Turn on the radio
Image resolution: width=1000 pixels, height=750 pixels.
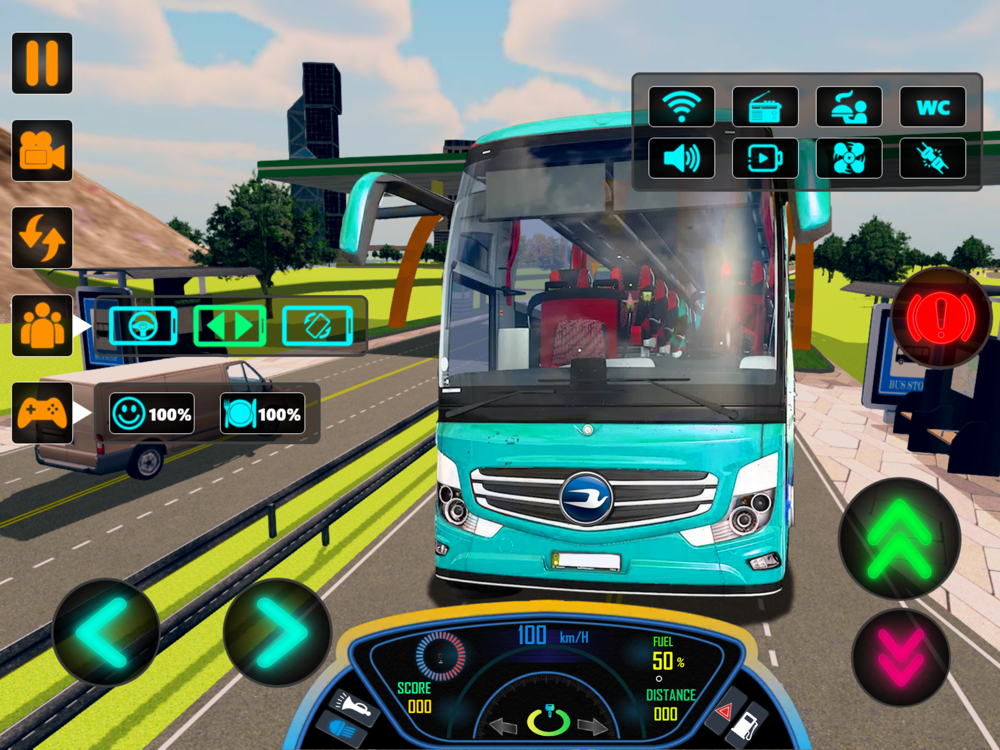click(x=765, y=107)
